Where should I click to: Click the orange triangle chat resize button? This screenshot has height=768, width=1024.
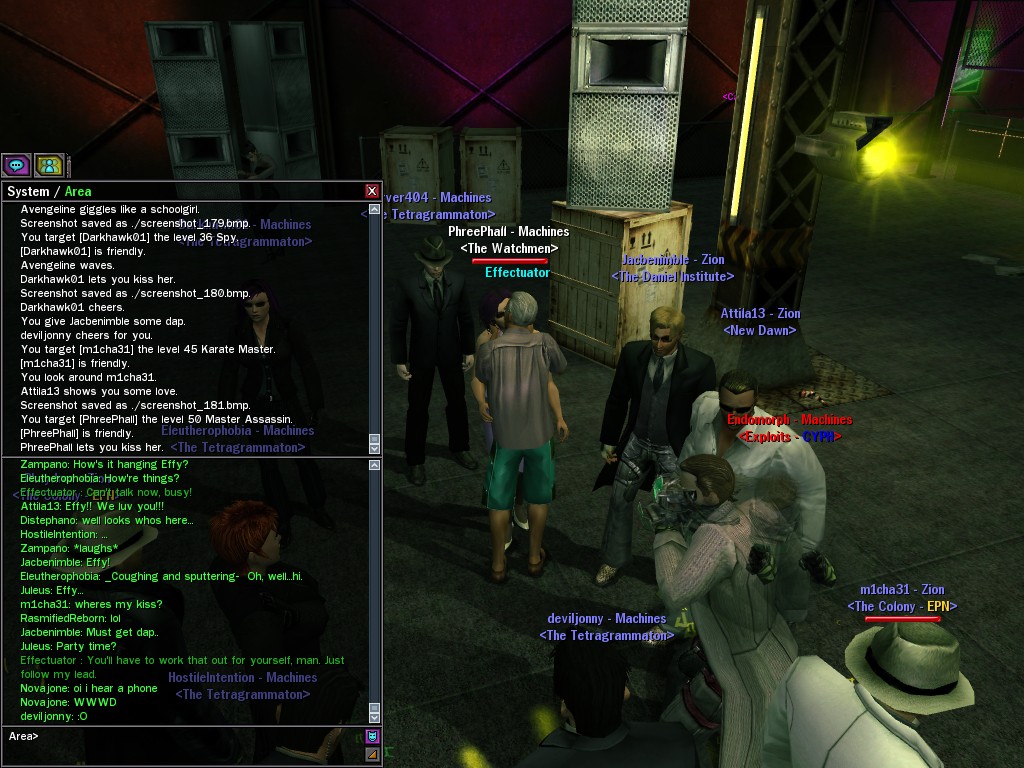[372, 754]
